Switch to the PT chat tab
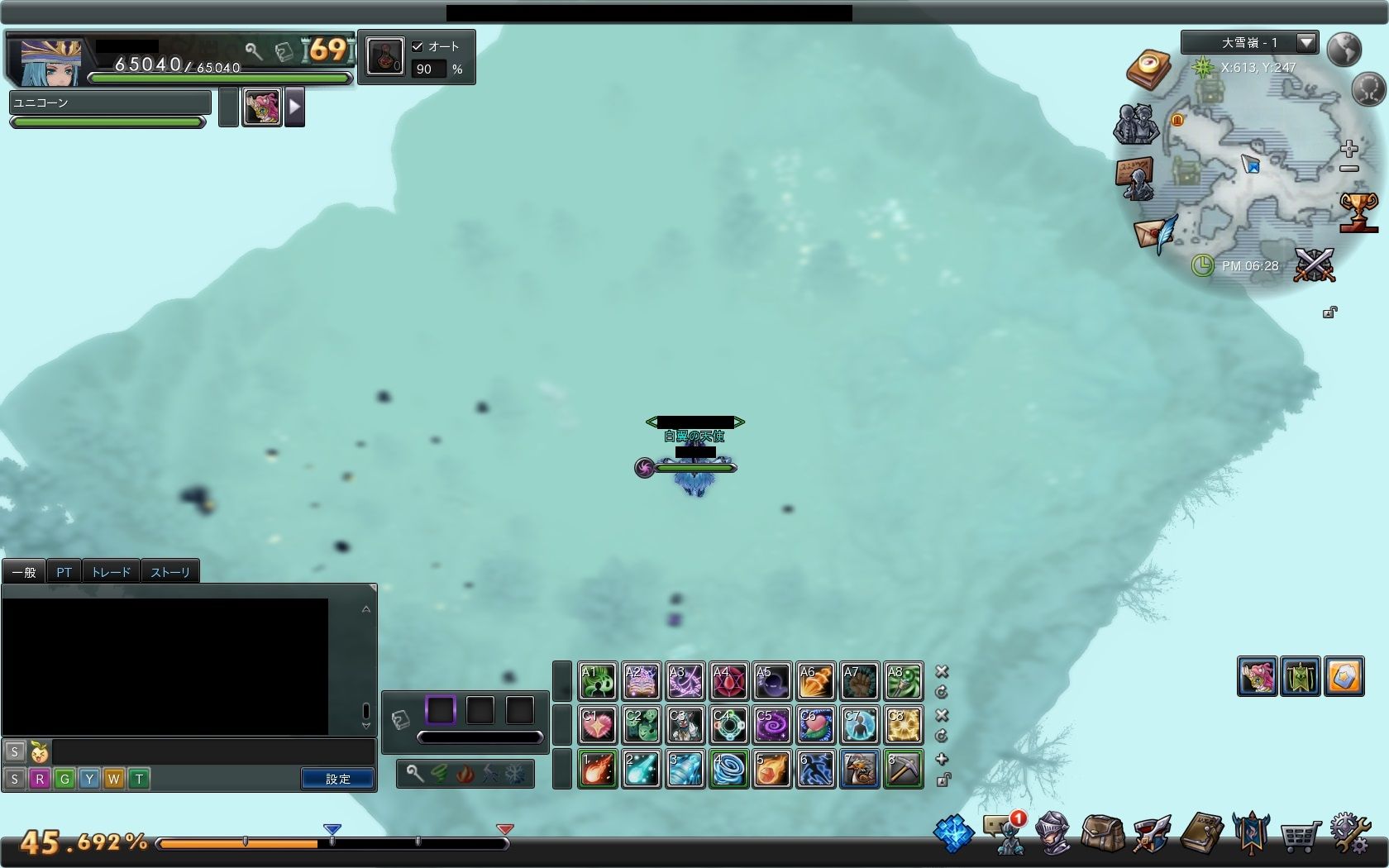This screenshot has height=868, width=1389. (64, 572)
